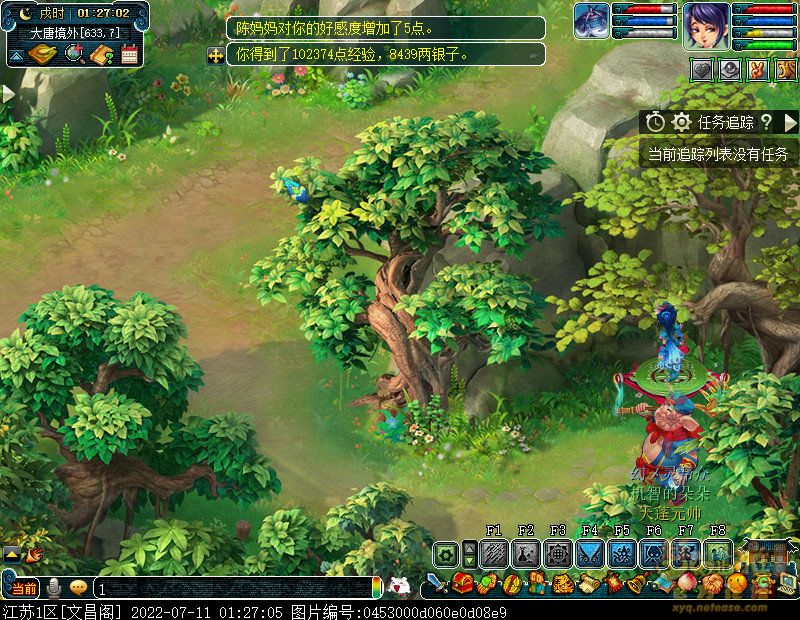Open the world map globe magnifier icon
The image size is (800, 620).
coord(73,55)
